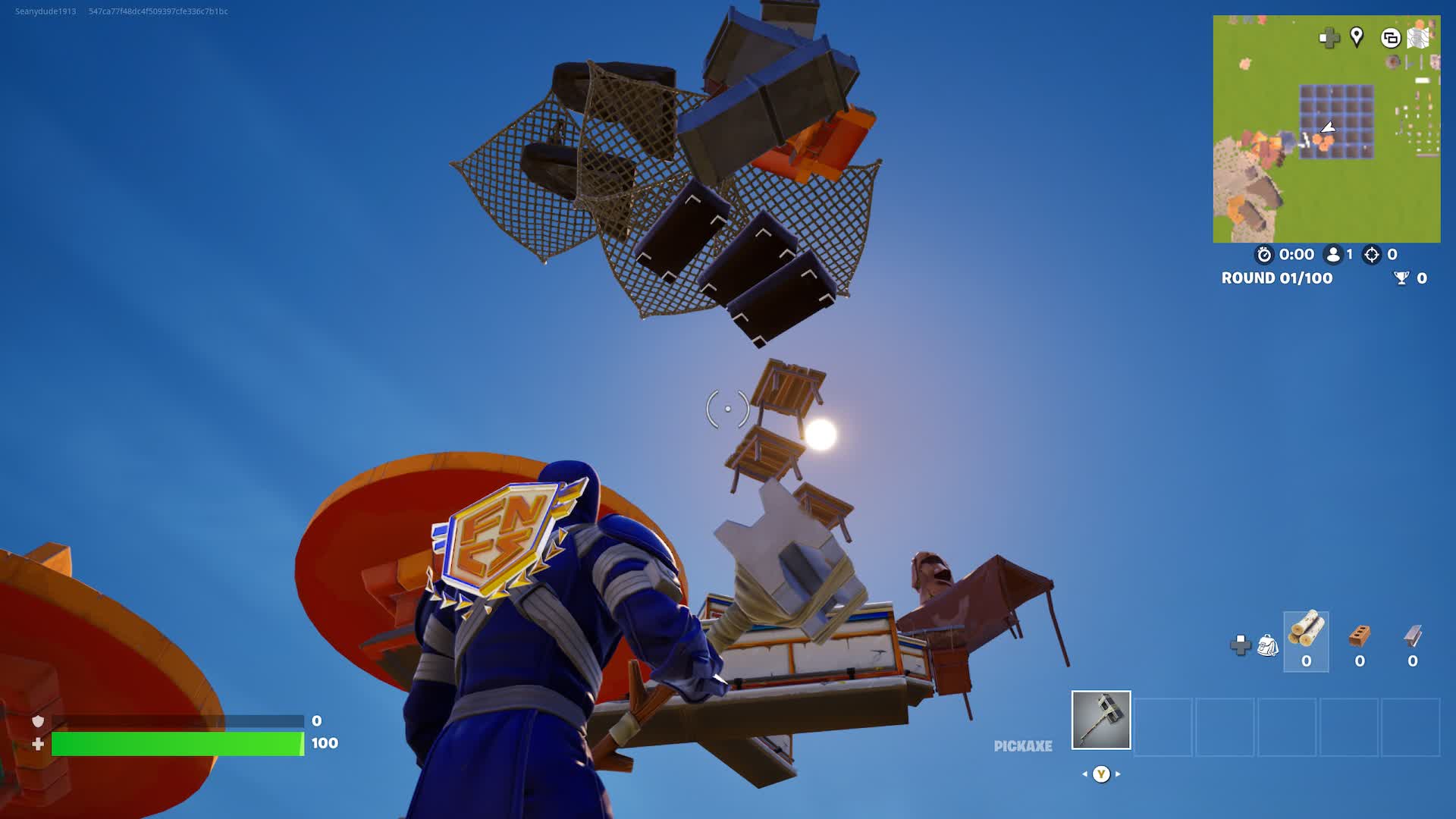The height and width of the screenshot is (819, 1456).
Task: Click the Seanydude1913 player name text
Action: (45, 11)
